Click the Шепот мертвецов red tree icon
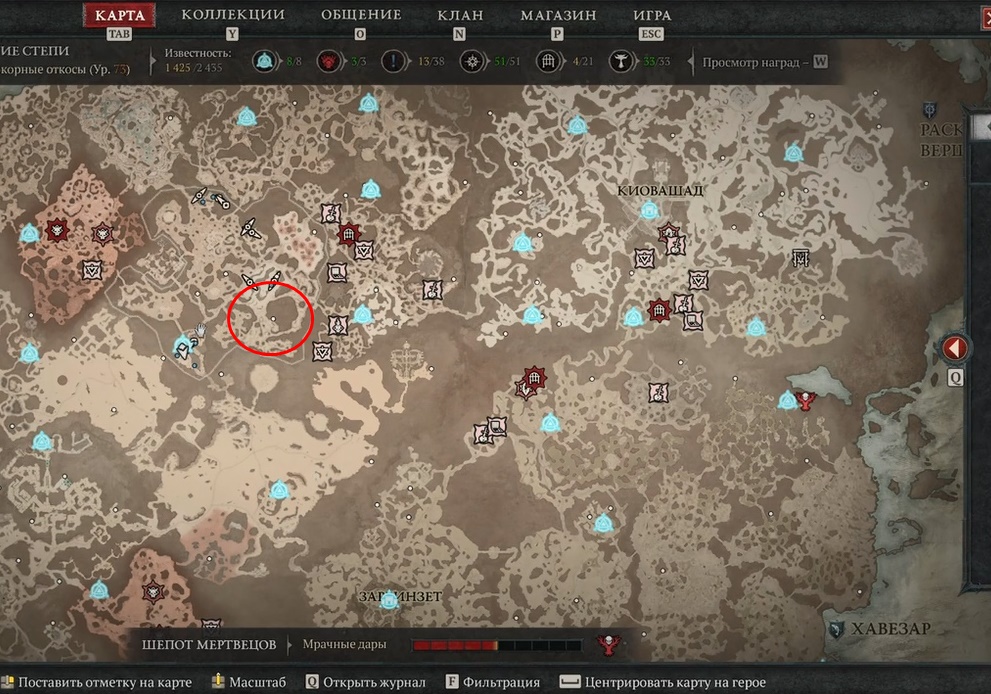The height and width of the screenshot is (694, 991). coord(606,644)
